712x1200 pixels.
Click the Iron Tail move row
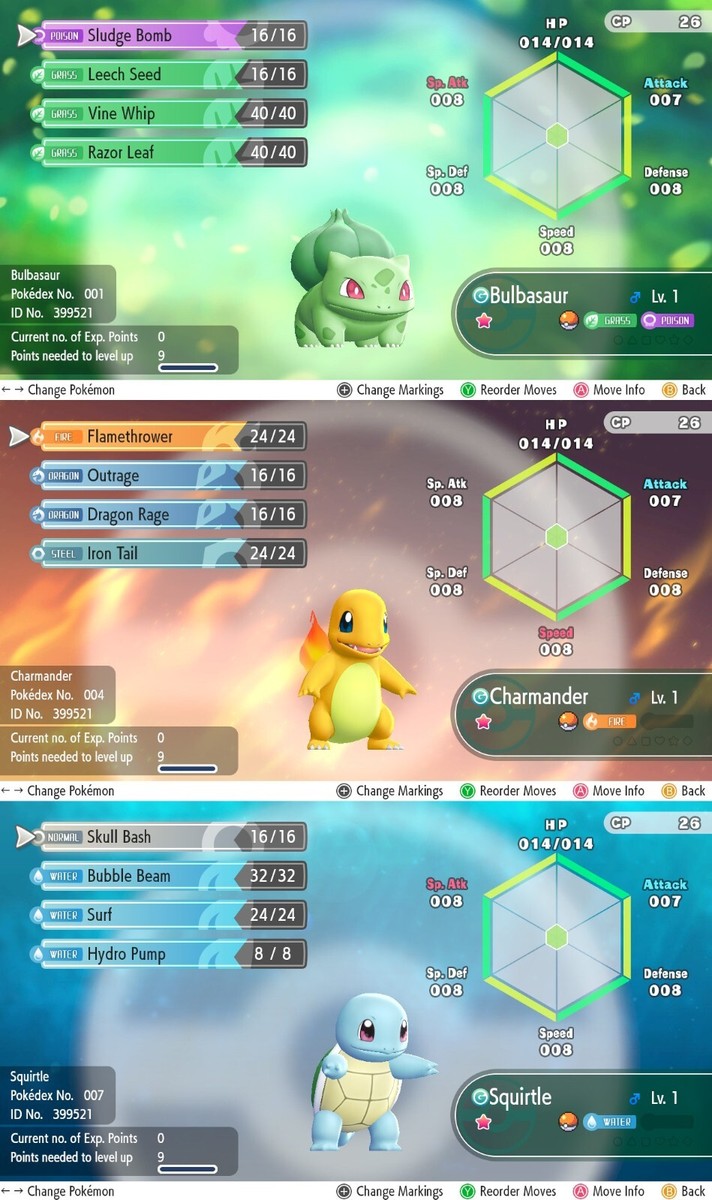(x=170, y=553)
